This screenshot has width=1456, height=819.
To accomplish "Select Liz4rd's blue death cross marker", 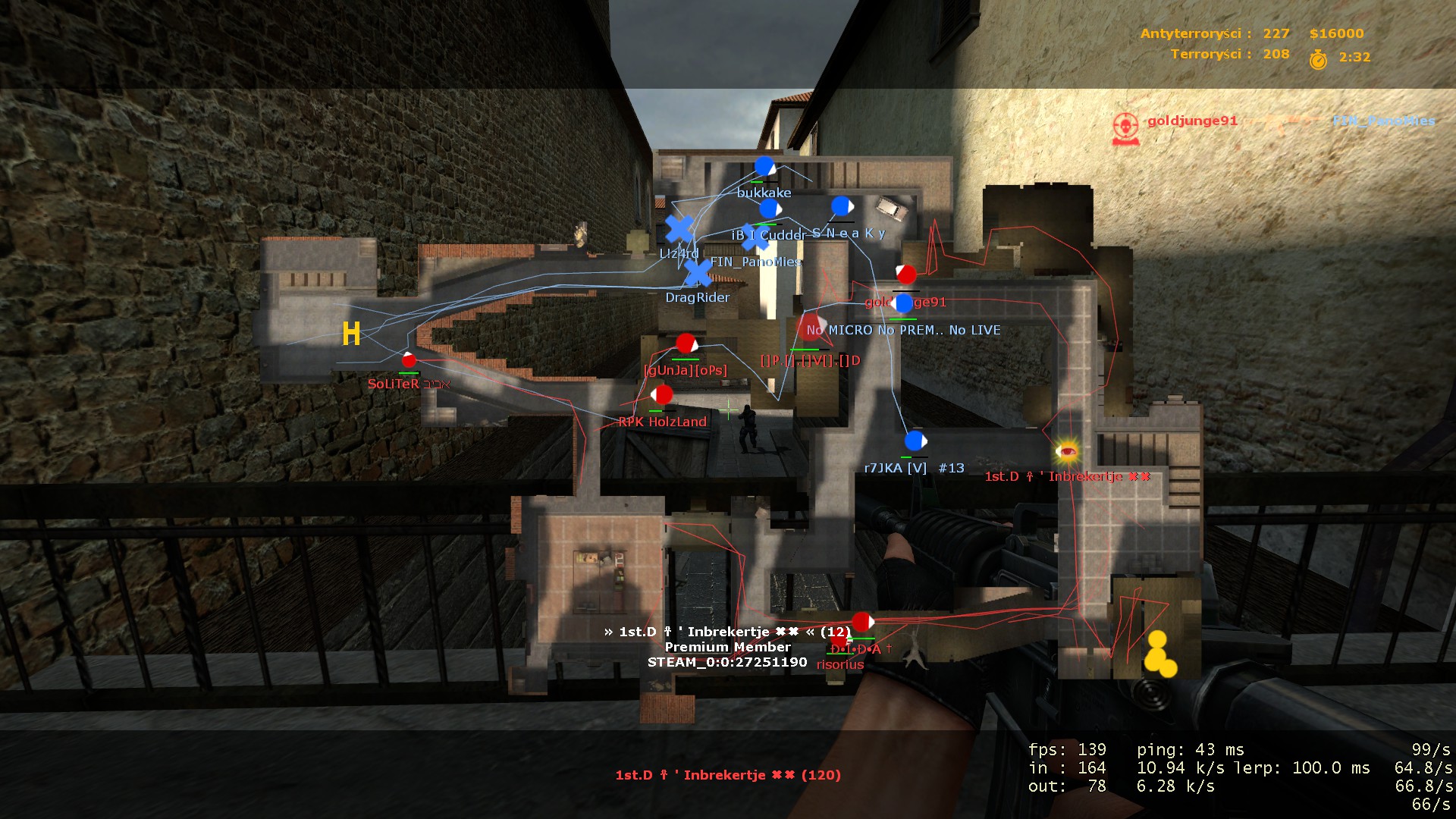I will click(x=679, y=229).
